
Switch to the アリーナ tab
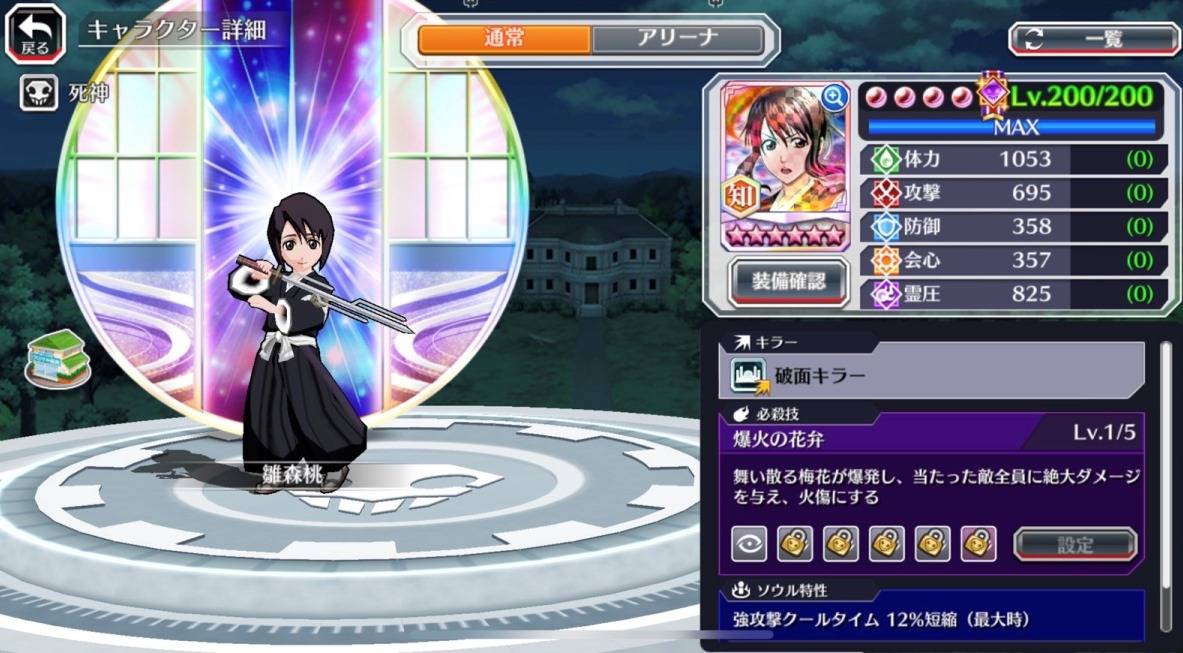[677, 40]
